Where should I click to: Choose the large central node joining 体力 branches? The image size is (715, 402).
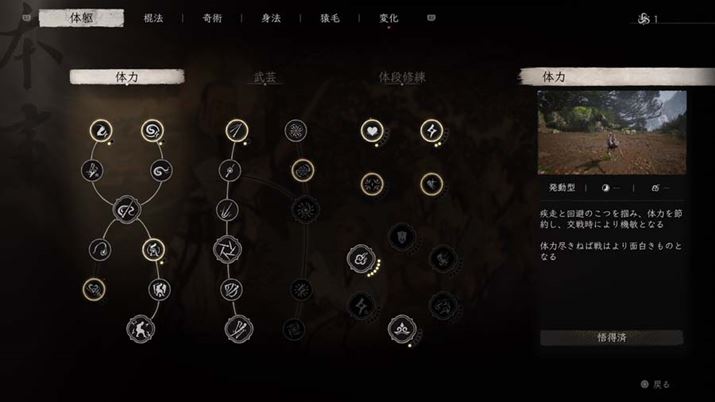tap(127, 210)
